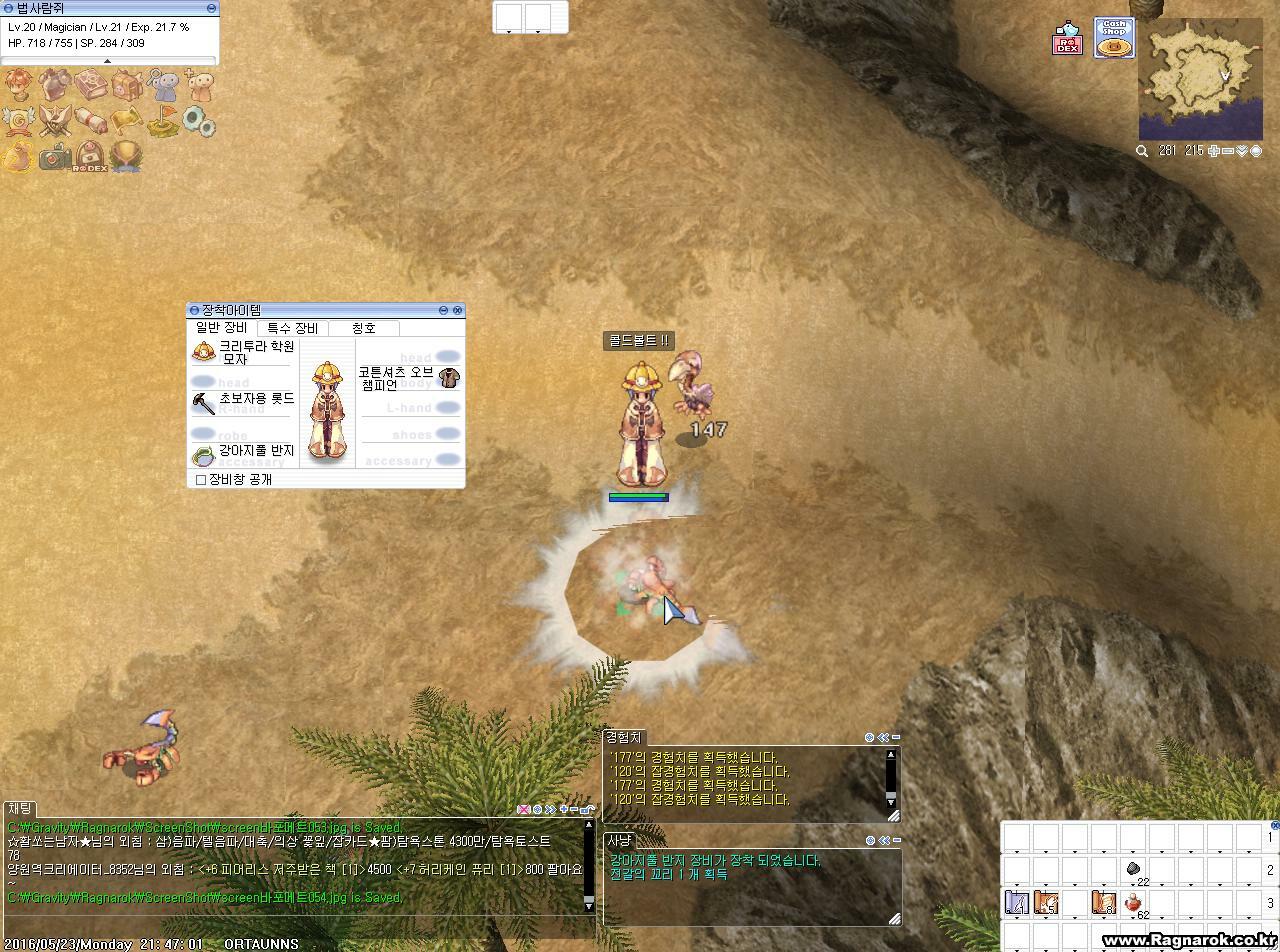Viewport: 1280px width, 952px height.
Task: Close the 장착아이템 equipment window
Action: tap(458, 311)
